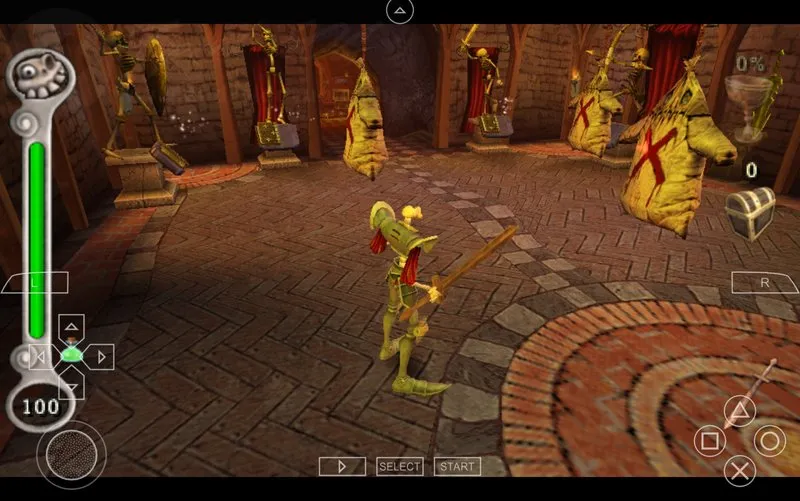
Task: Tap the D-pad right arrow
Action: 101,356
